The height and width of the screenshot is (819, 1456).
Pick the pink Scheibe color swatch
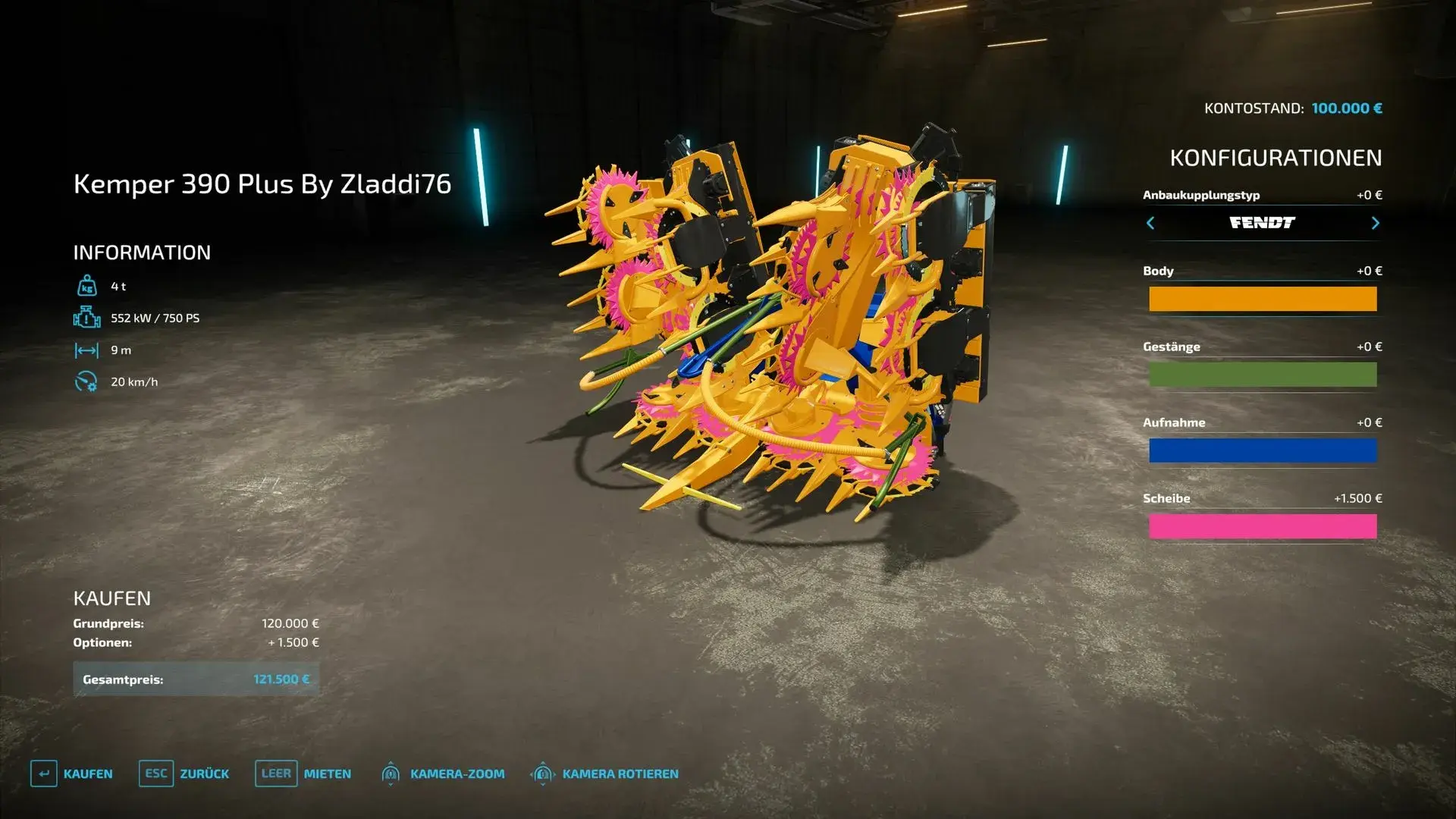pyautogui.click(x=1263, y=526)
